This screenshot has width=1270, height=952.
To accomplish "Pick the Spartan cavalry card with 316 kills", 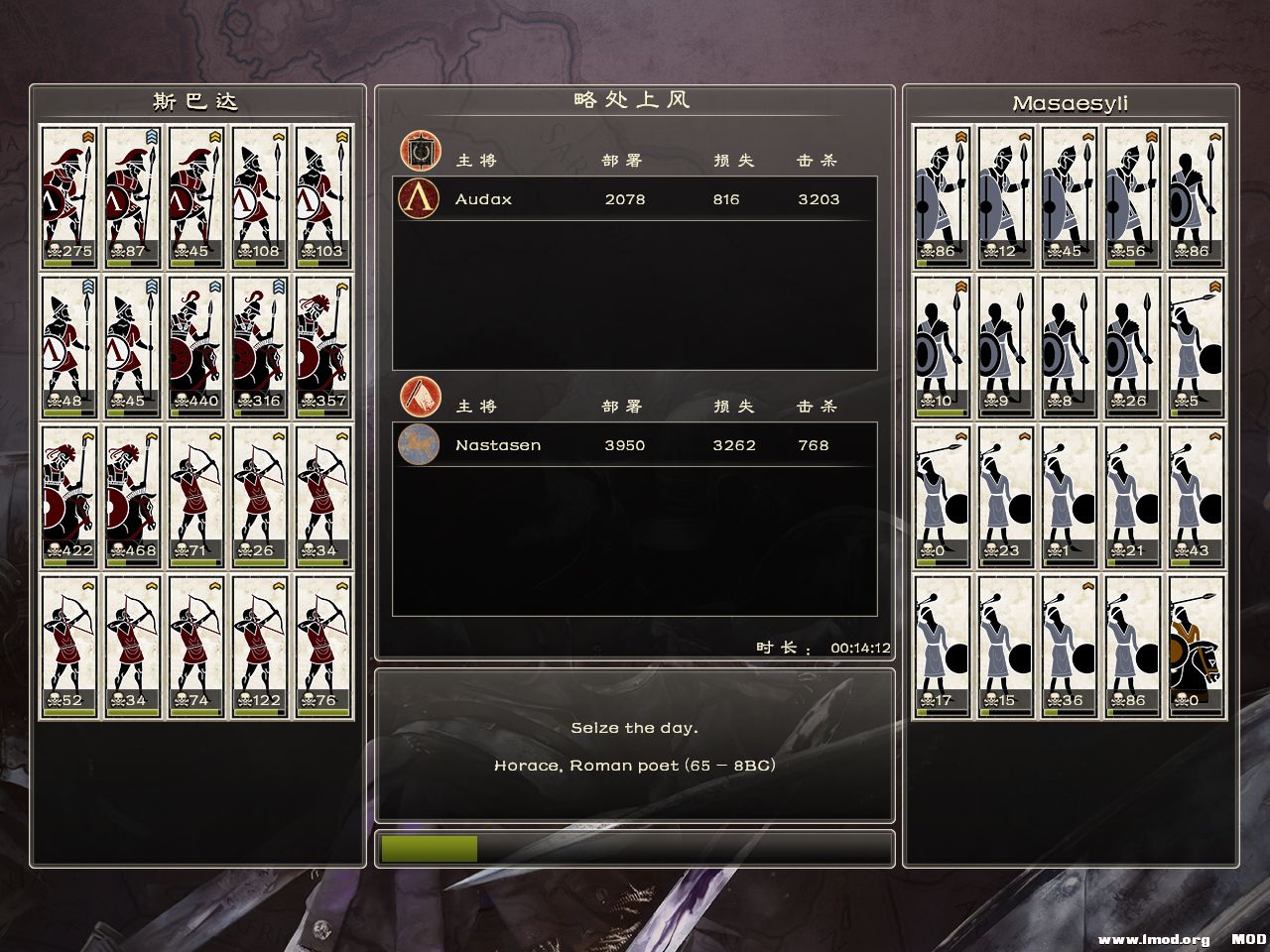I will tap(260, 346).
